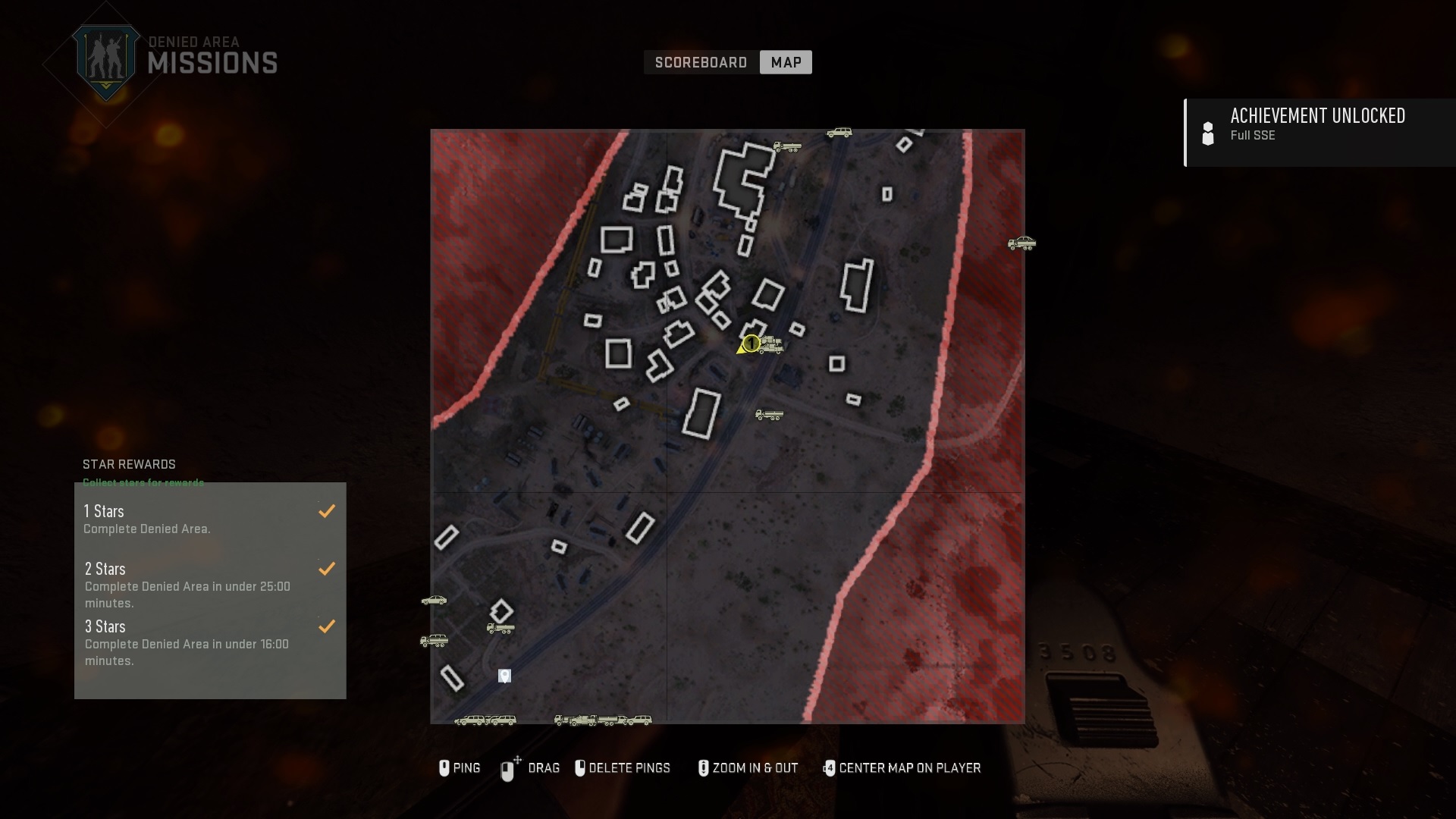
Task: Select the player marker on the map
Action: click(x=751, y=344)
